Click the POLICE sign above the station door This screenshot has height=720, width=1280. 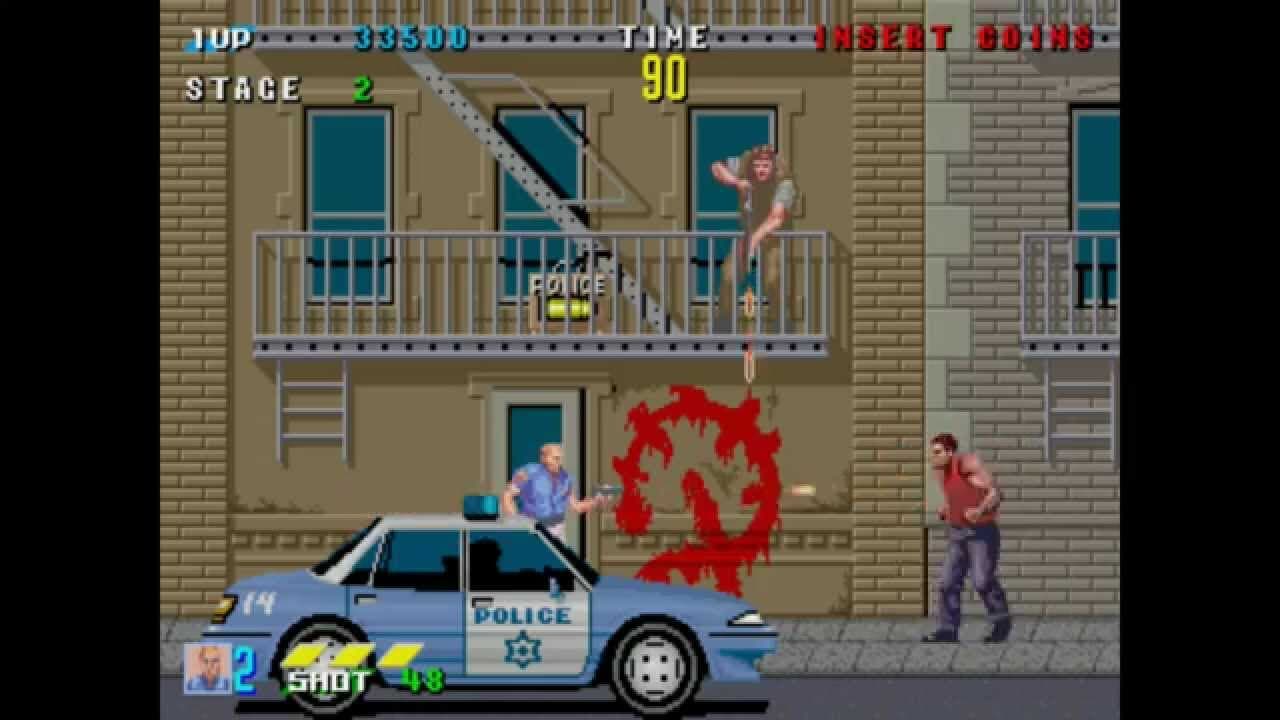click(x=566, y=285)
